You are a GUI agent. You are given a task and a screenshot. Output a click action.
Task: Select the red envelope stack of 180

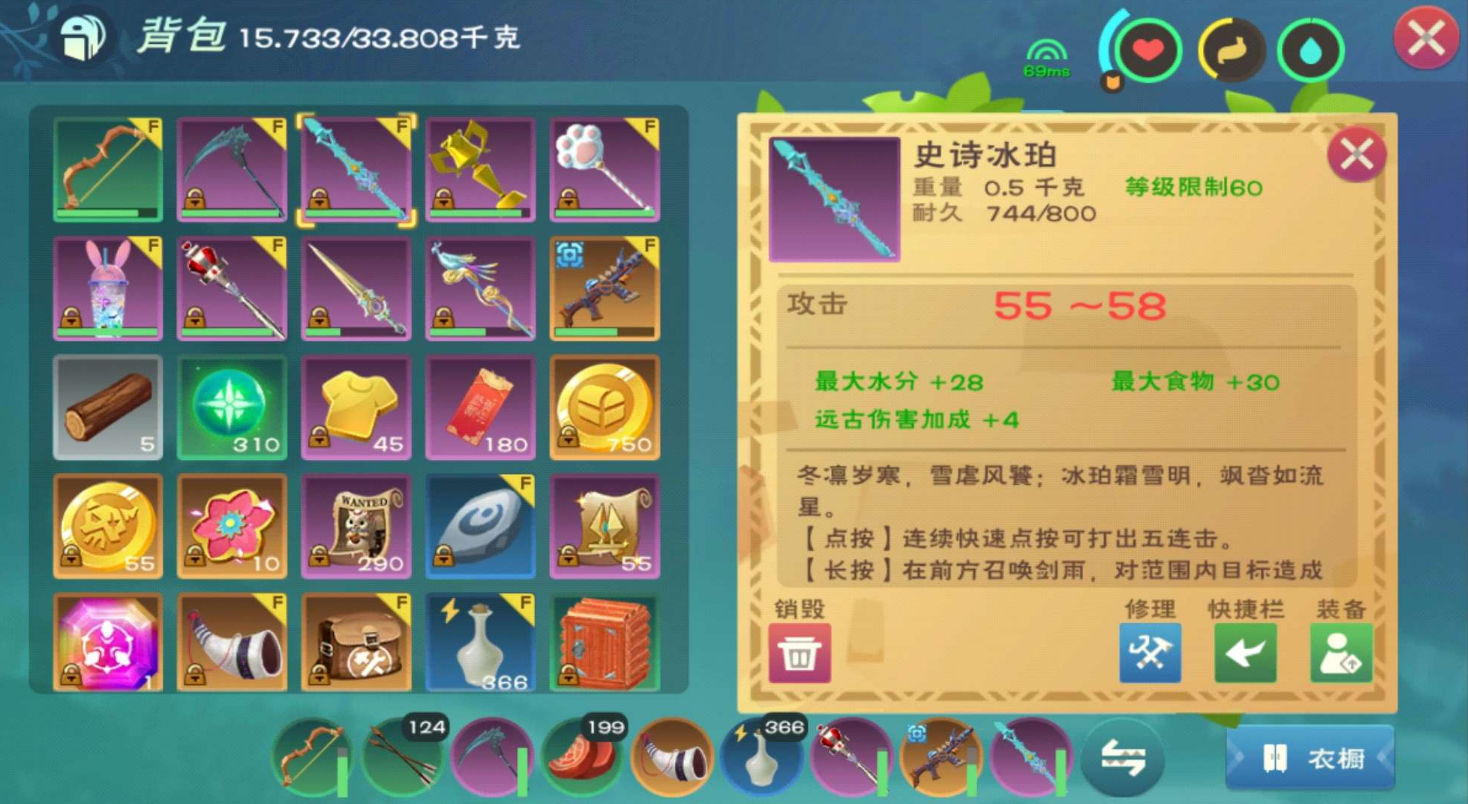coord(480,407)
